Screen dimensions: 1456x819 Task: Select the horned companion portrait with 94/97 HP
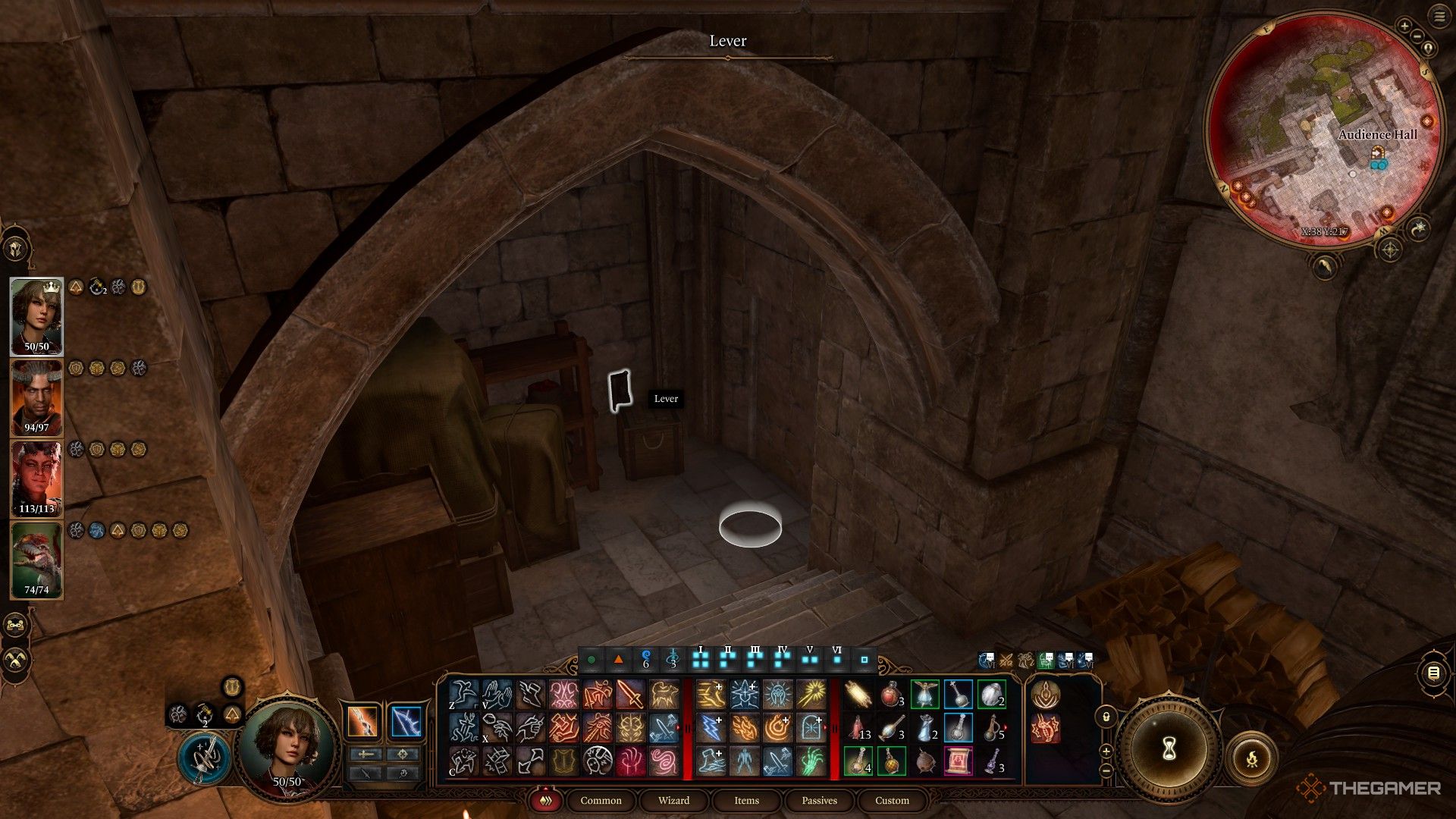point(36,397)
